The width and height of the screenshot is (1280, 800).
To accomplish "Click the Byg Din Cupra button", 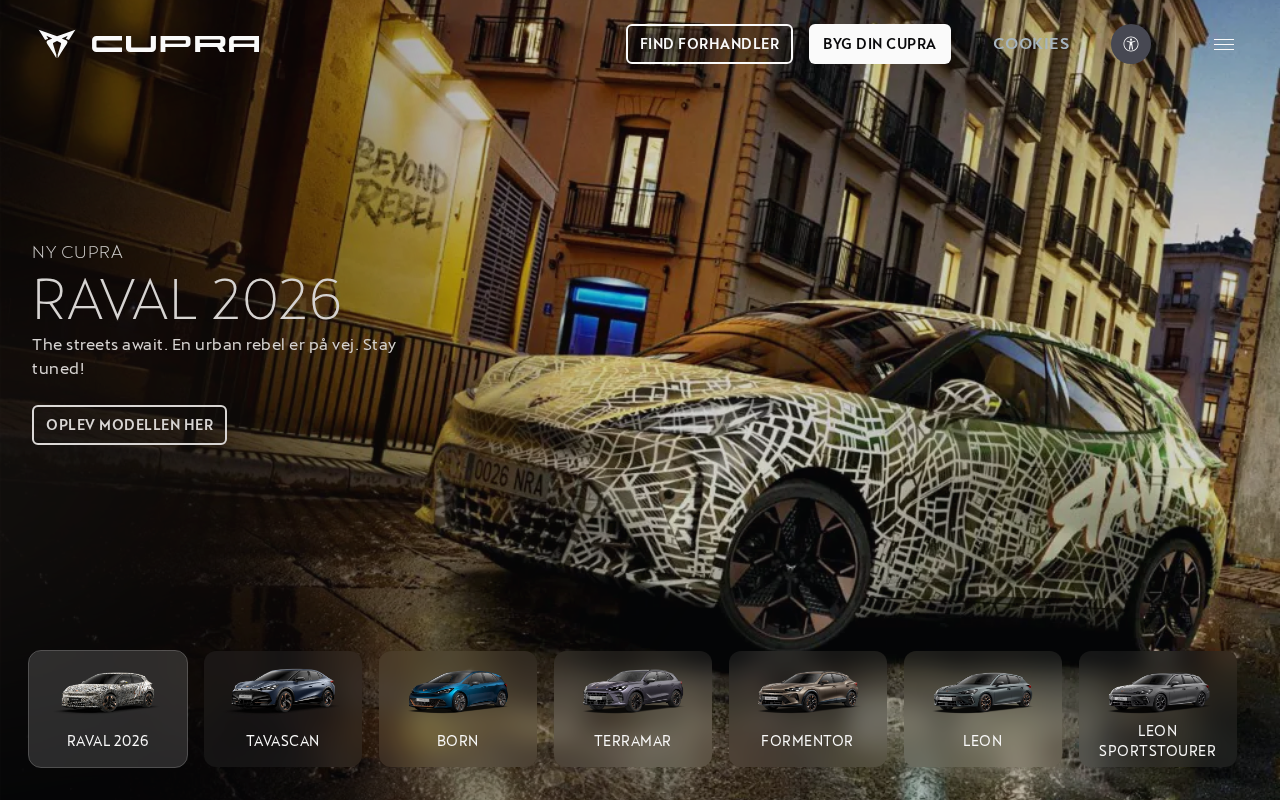I will tap(879, 44).
